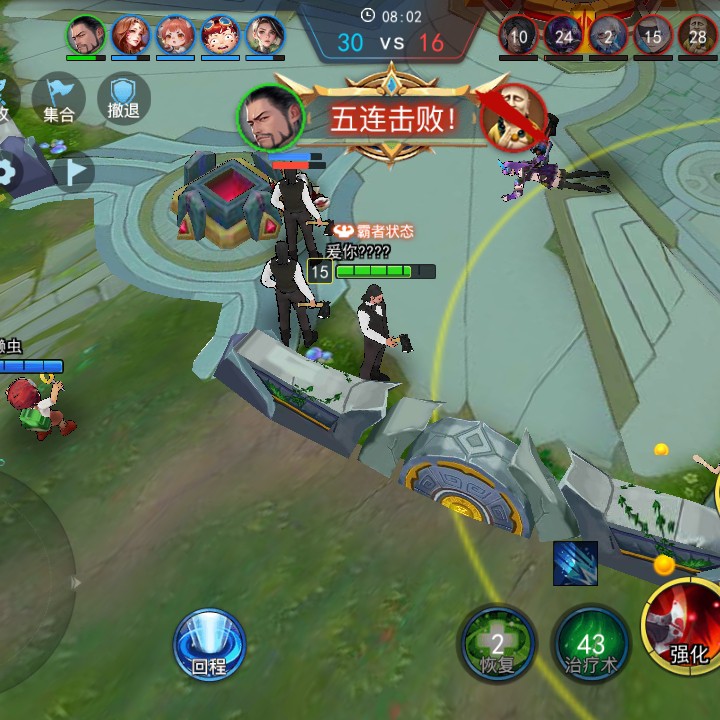Tap the 回程 recall button

pyautogui.click(x=209, y=644)
